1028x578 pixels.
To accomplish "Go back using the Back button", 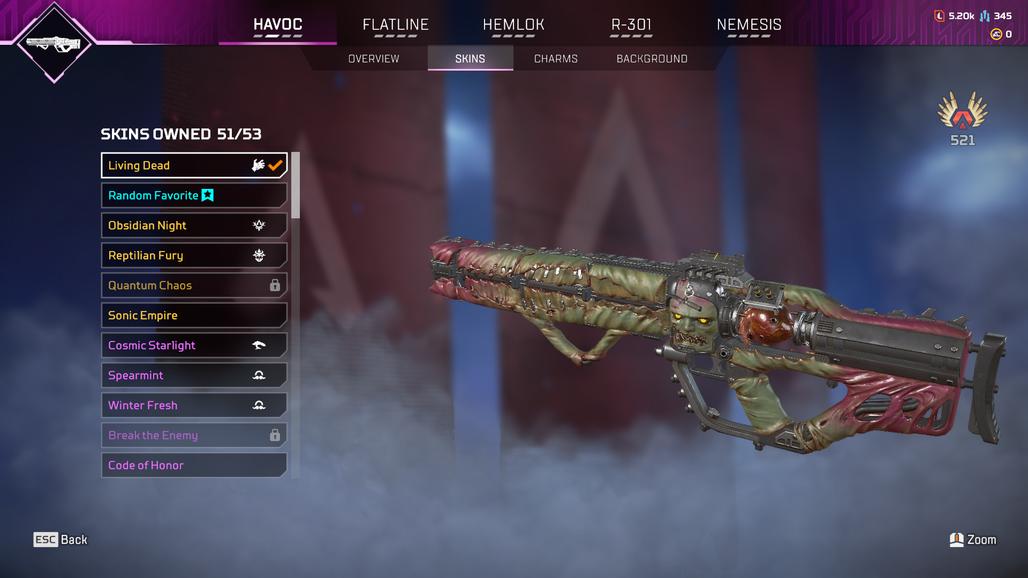I will click(61, 540).
